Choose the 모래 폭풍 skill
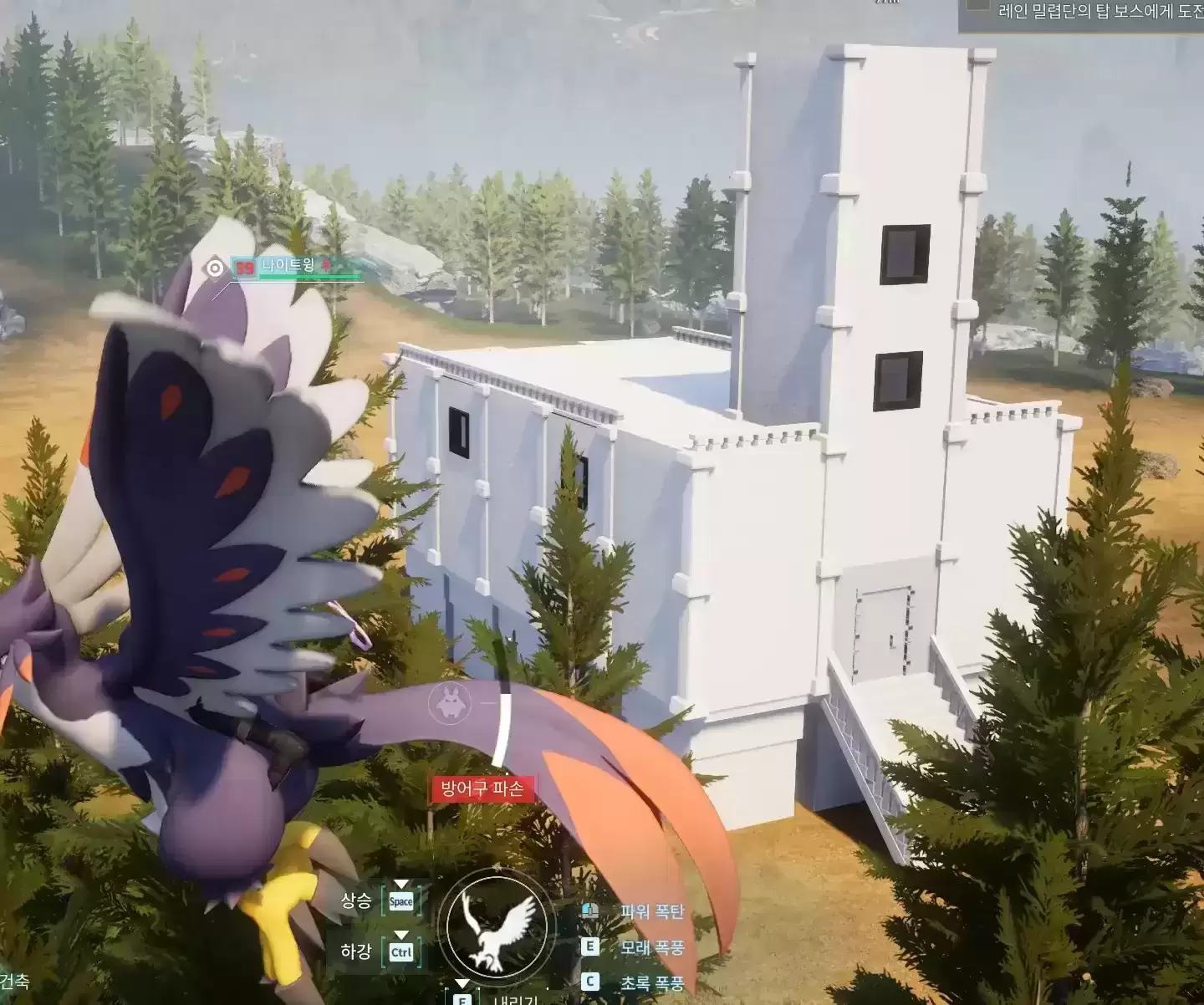Viewport: 1204px width, 1005px height. pos(651,947)
